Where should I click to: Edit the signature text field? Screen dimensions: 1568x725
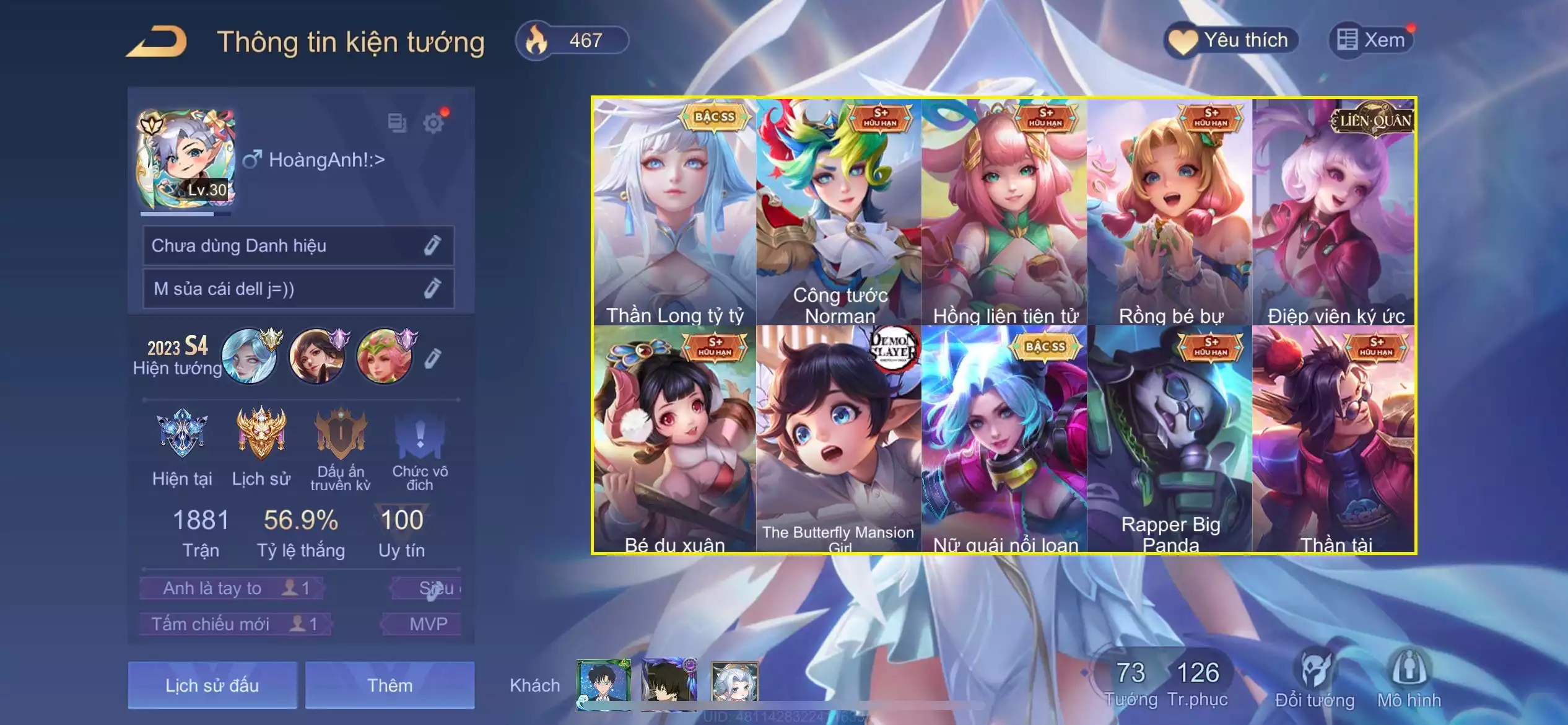coord(432,289)
